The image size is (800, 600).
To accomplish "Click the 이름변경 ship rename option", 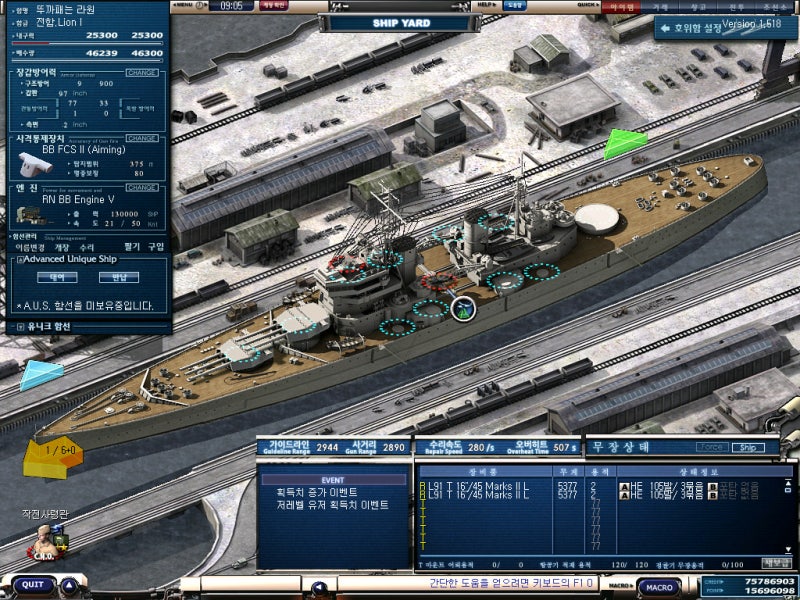I will 30,246.
